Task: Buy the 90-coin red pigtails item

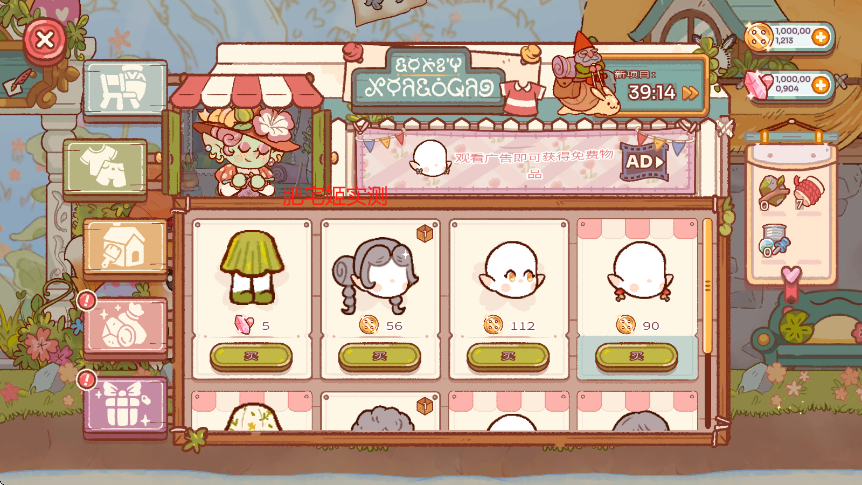Action: coord(636,355)
